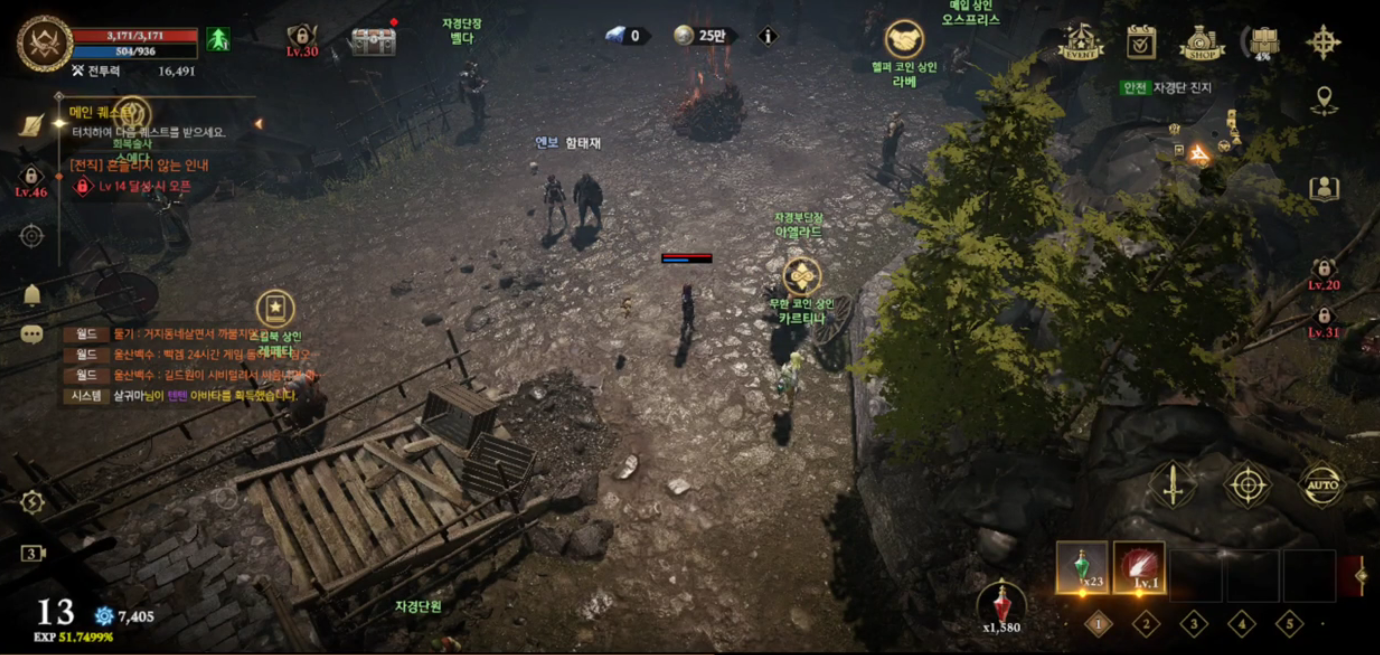Open the chat speech bubble icon
The width and height of the screenshot is (1380, 655).
[x=32, y=334]
